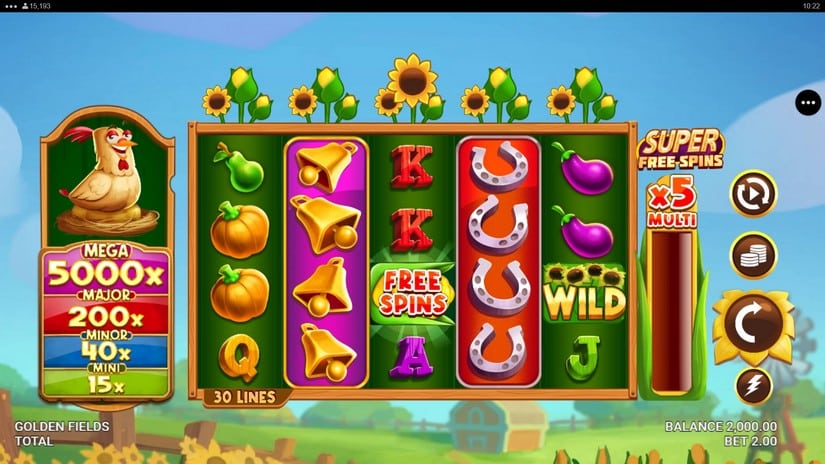Open the autoplay settings
The height and width of the screenshot is (464, 825).
(753, 194)
